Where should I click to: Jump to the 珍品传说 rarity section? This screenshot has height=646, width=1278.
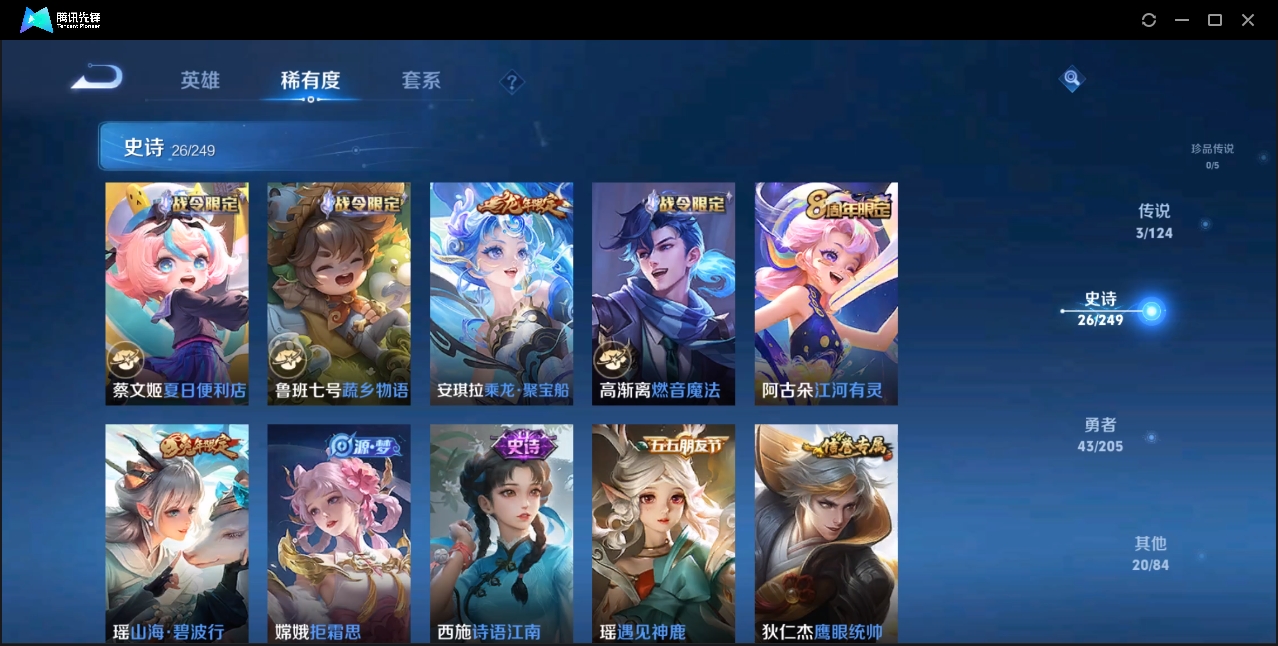click(x=1212, y=155)
